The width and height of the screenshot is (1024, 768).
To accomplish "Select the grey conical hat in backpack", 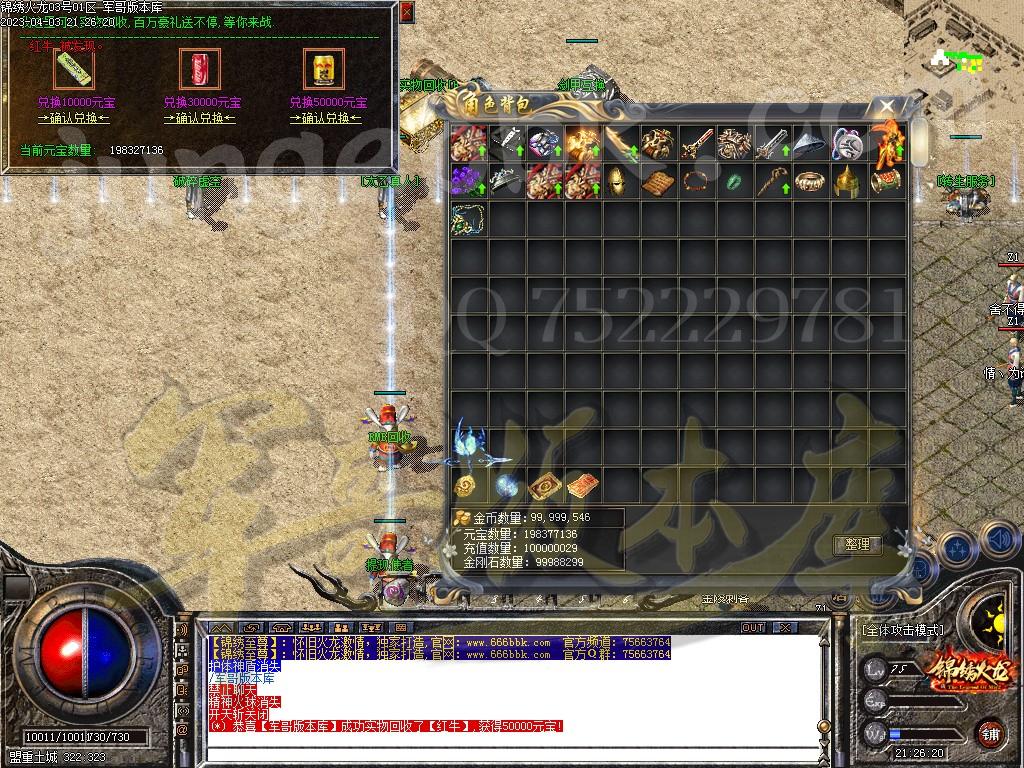I will tap(811, 146).
